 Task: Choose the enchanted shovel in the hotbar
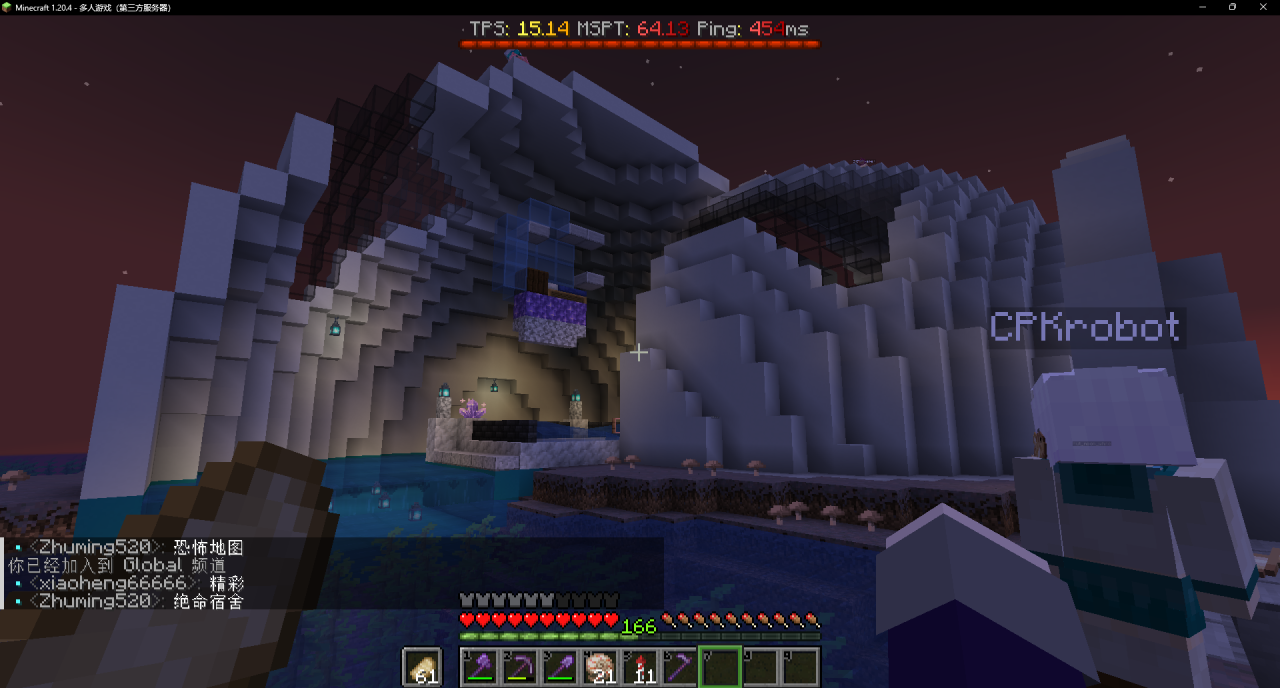click(560, 667)
